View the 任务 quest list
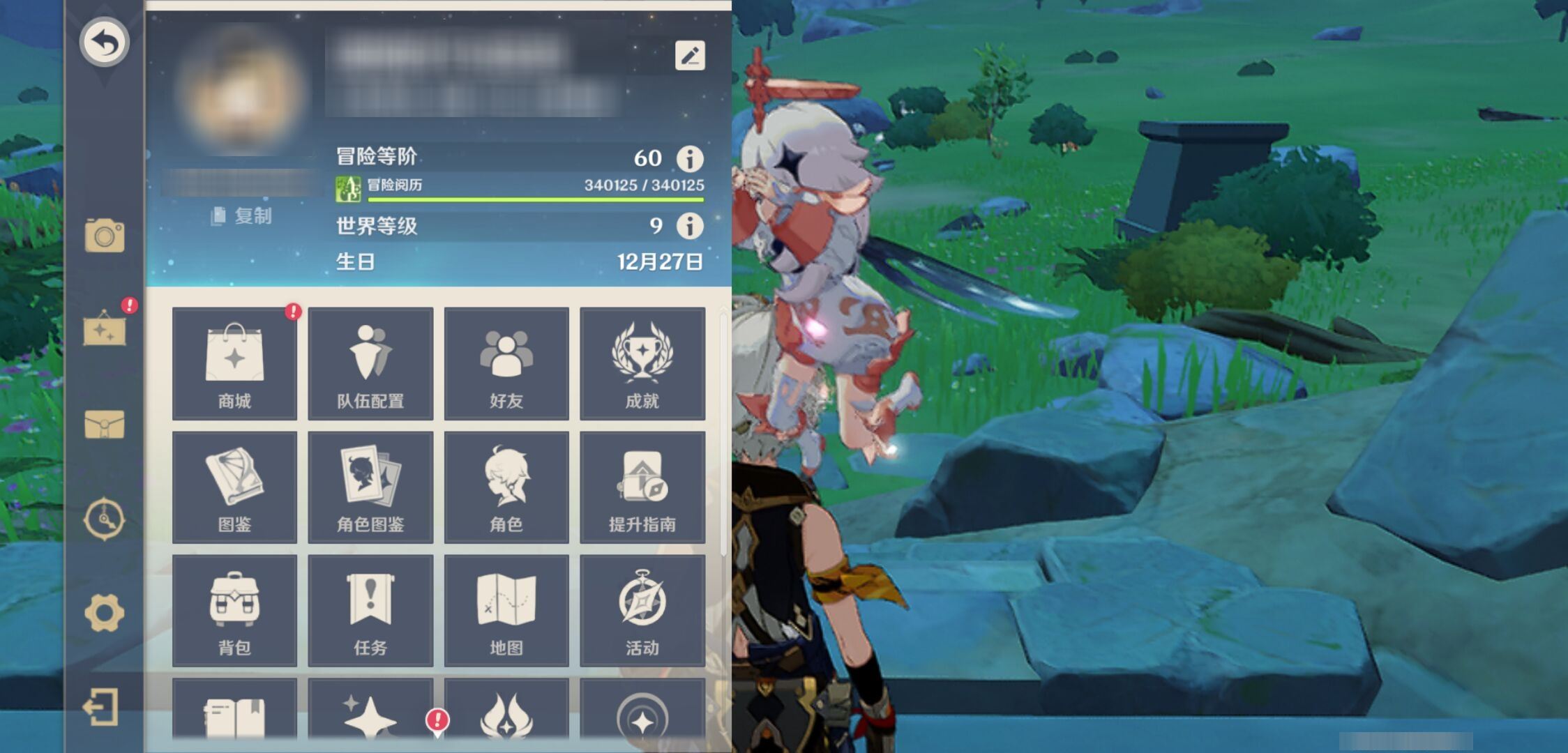This screenshot has height=753, width=1568. tap(370, 611)
